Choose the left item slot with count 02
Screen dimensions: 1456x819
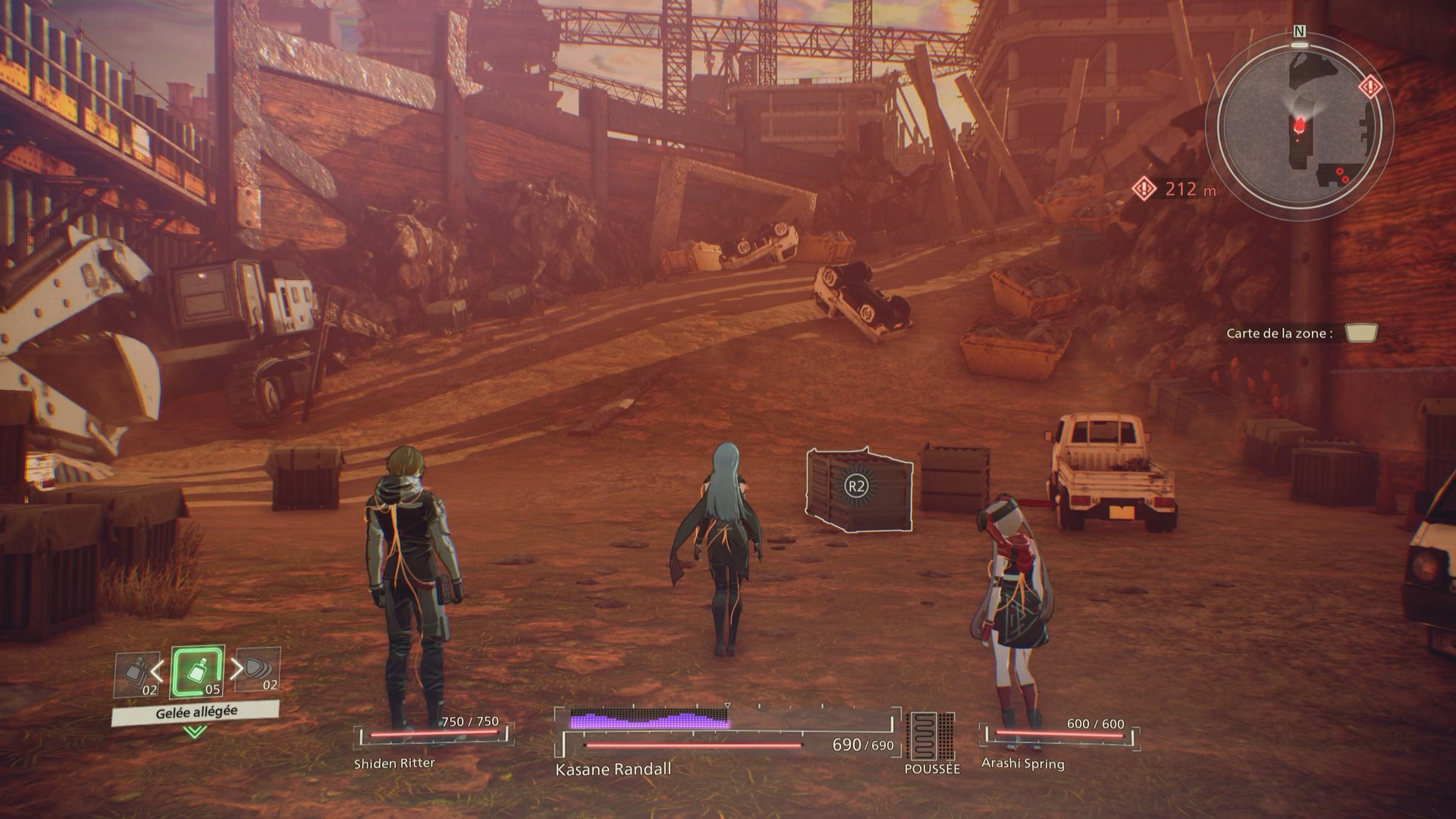tap(137, 674)
